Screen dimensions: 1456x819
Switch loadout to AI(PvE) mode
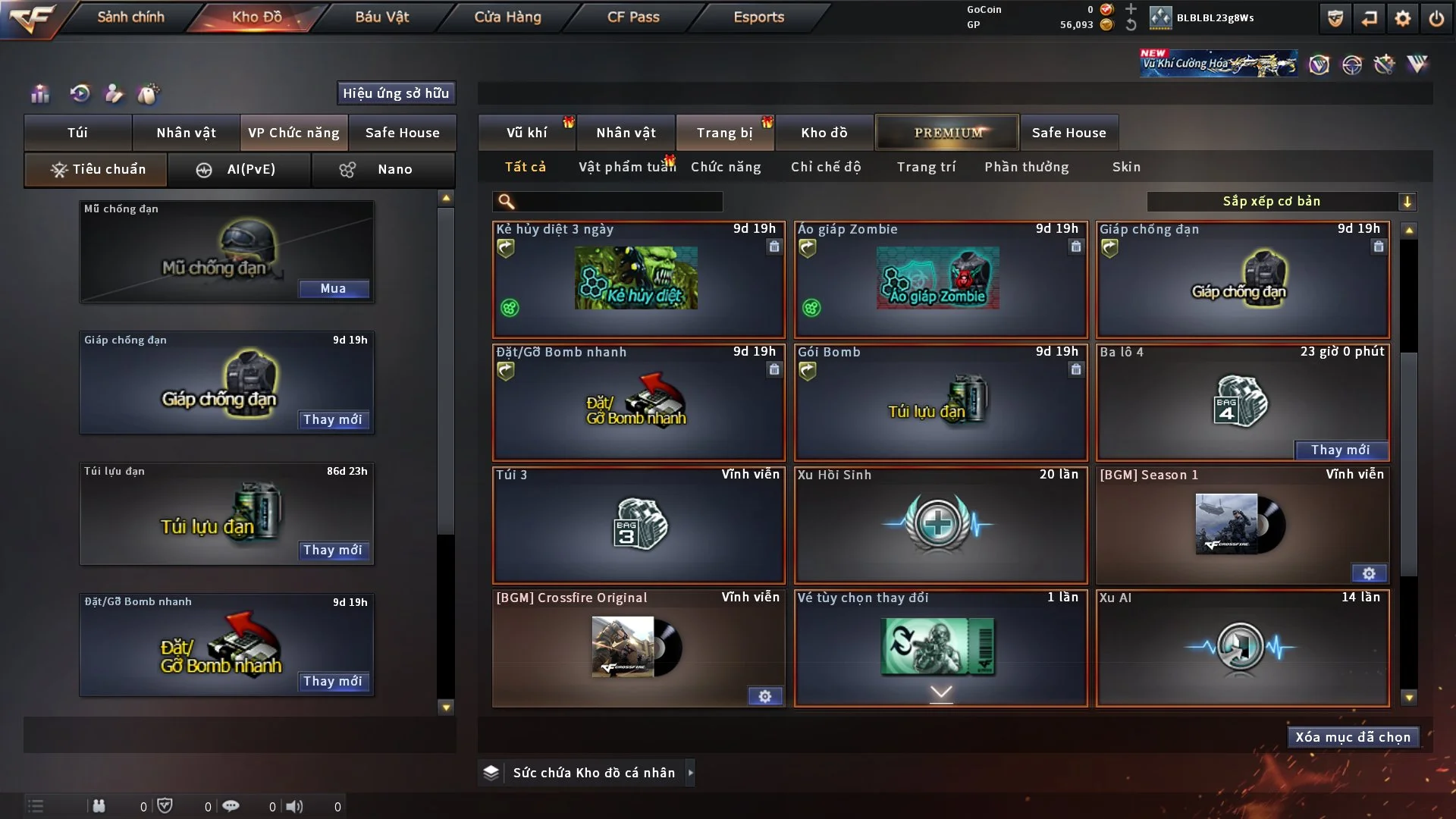coord(239,169)
